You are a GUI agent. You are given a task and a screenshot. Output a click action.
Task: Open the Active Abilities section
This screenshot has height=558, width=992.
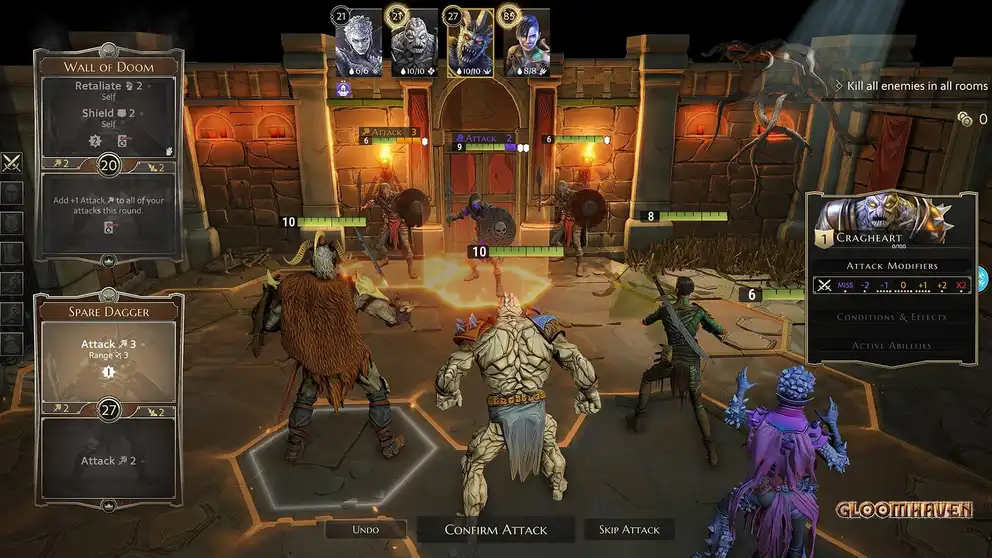(891, 345)
